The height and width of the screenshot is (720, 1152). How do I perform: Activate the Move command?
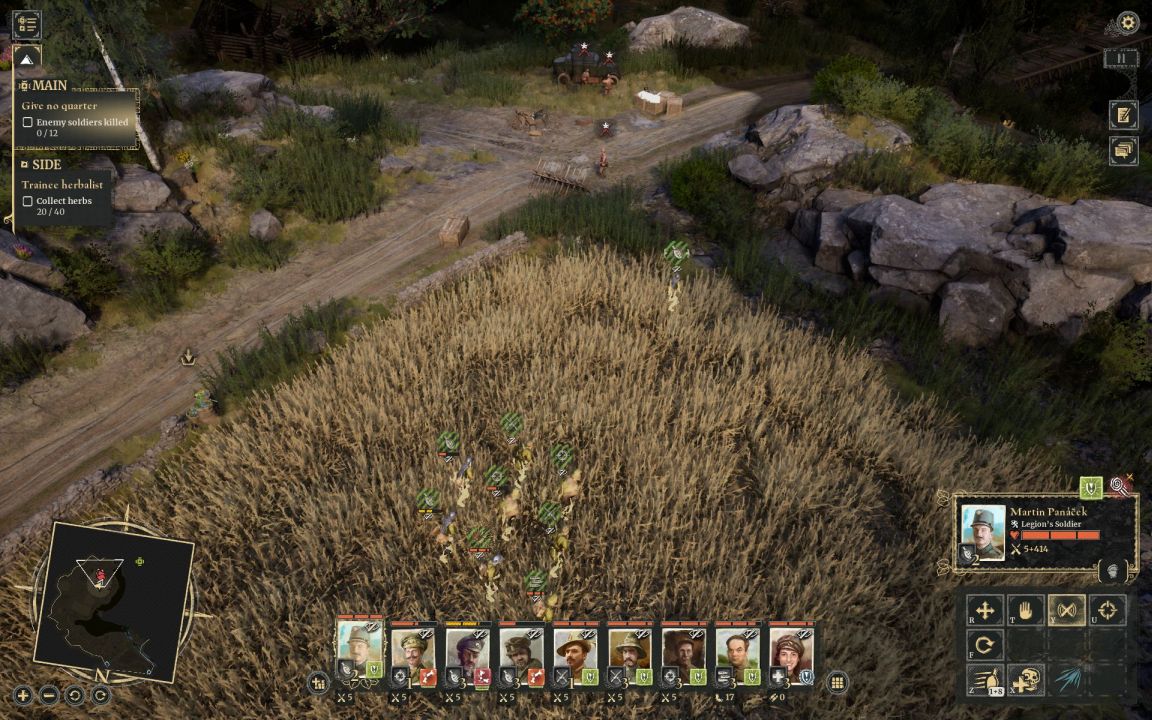[x=985, y=611]
